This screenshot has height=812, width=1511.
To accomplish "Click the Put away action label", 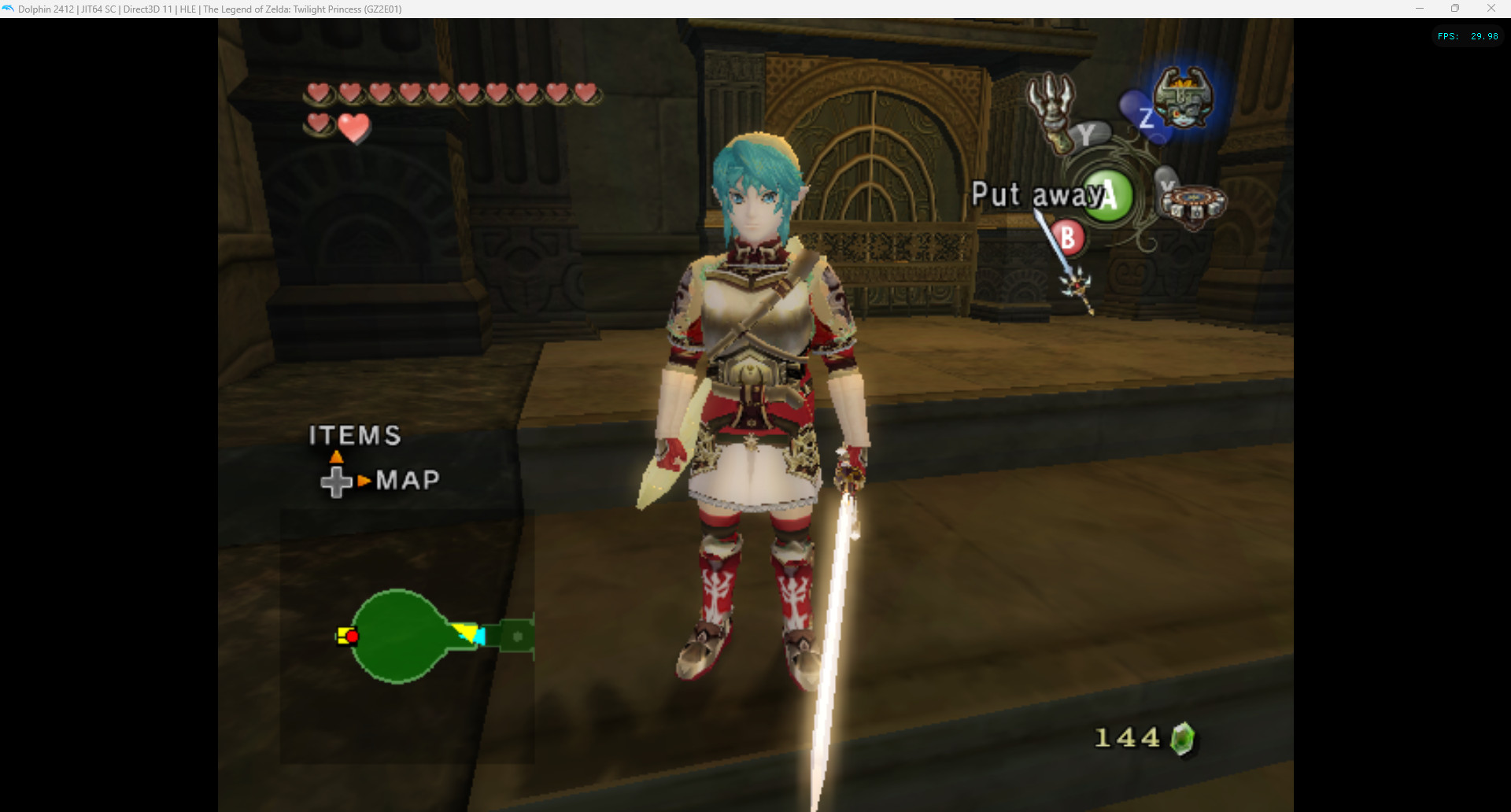I will pos(1031,194).
